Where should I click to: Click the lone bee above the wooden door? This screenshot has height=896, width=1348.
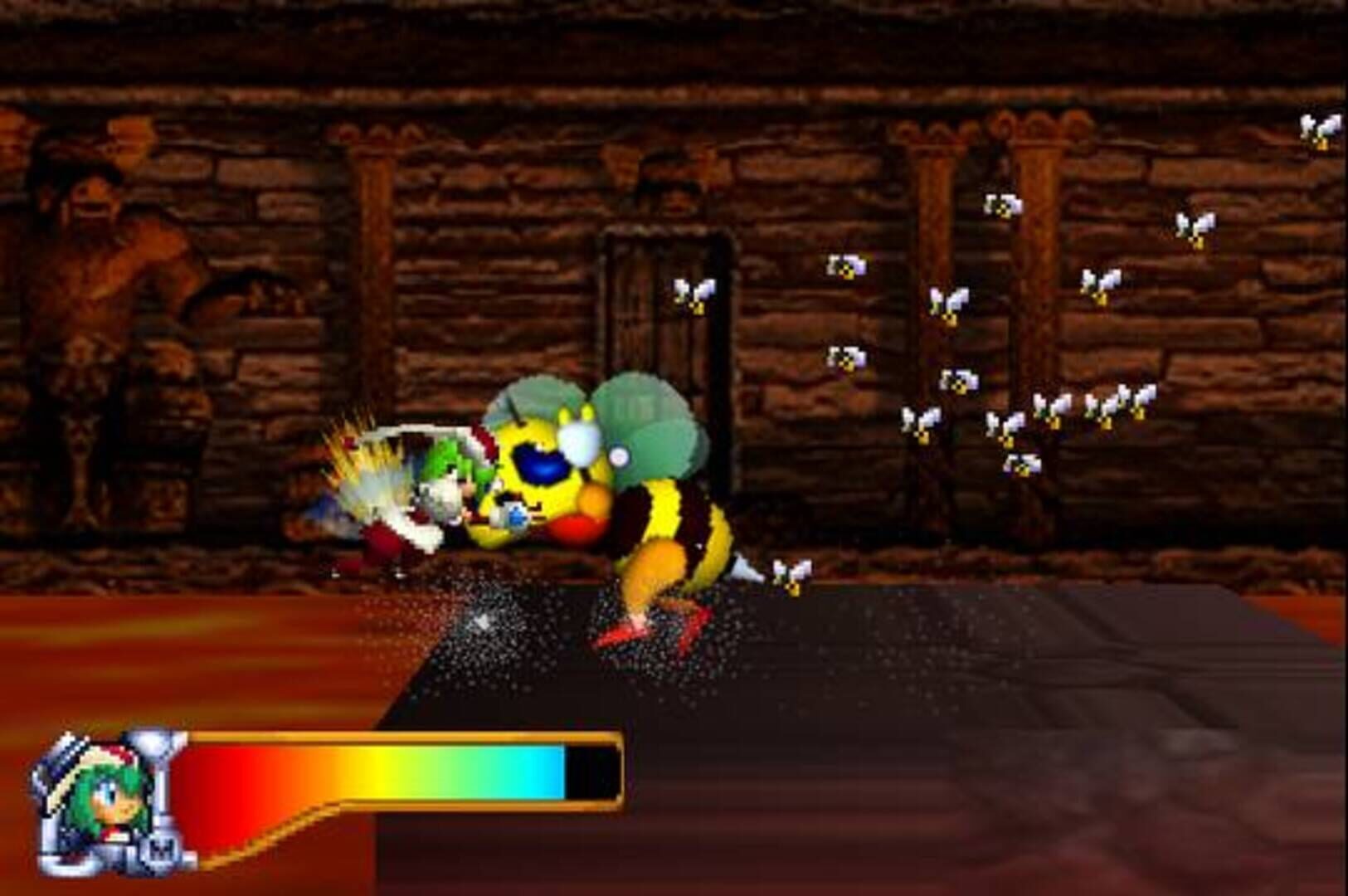point(697,295)
